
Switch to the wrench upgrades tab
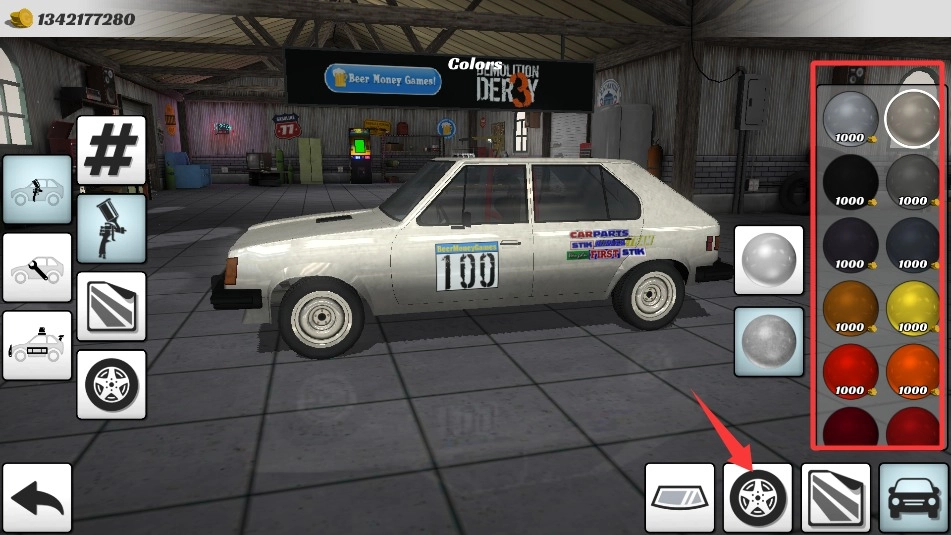tap(37, 267)
